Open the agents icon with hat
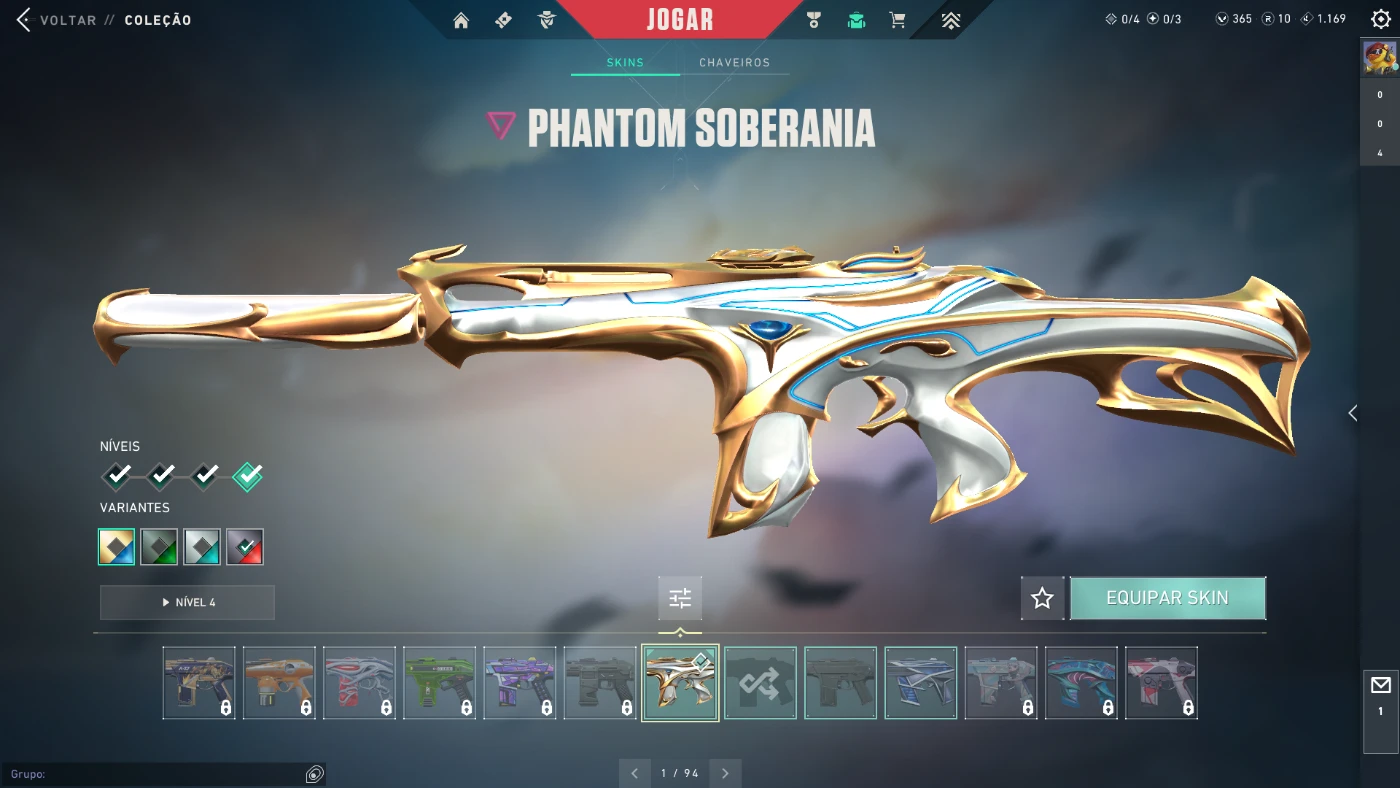This screenshot has height=788, width=1400. pos(546,20)
